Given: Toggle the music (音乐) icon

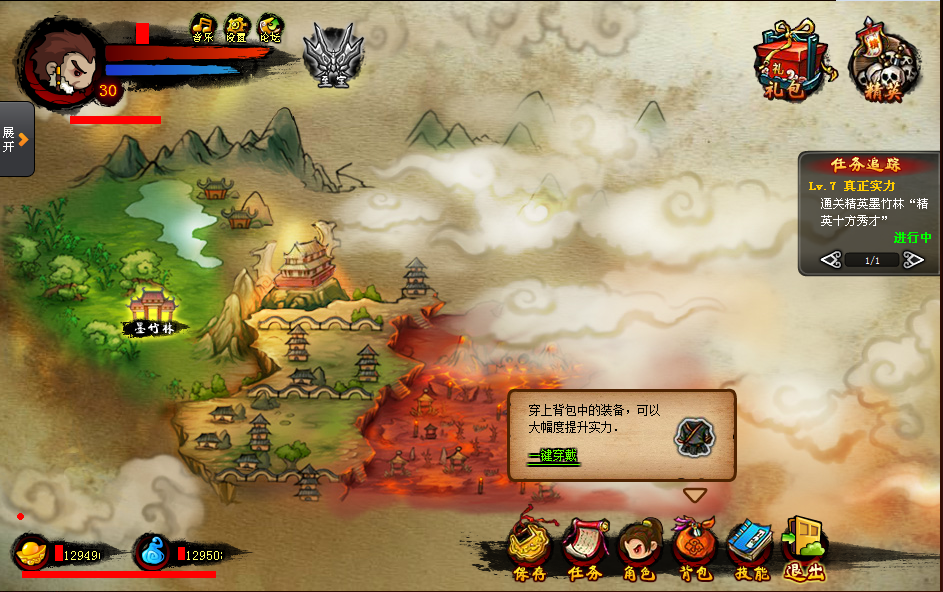Looking at the screenshot, I should tap(204, 28).
